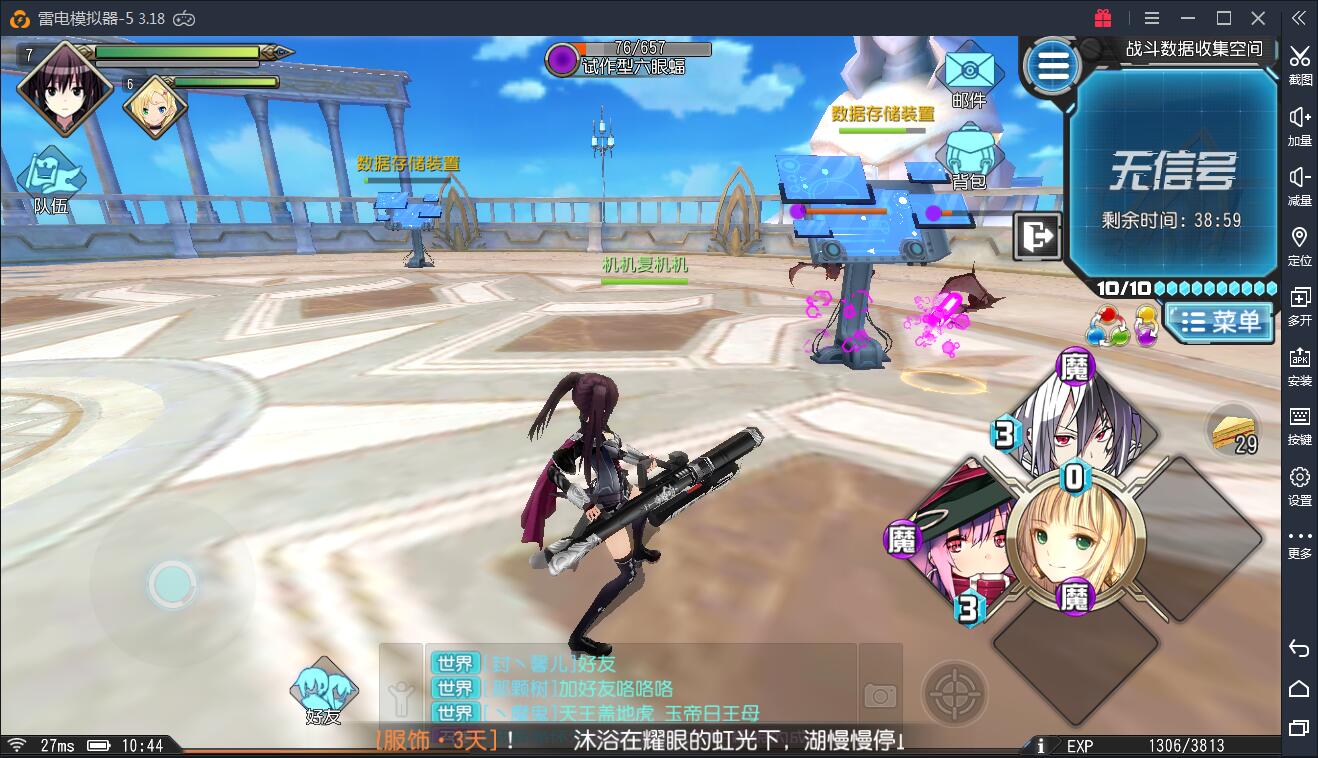Viewport: 1318px width, 758px height.
Task: Open the world chat box
Action: pyautogui.click(x=640, y=687)
